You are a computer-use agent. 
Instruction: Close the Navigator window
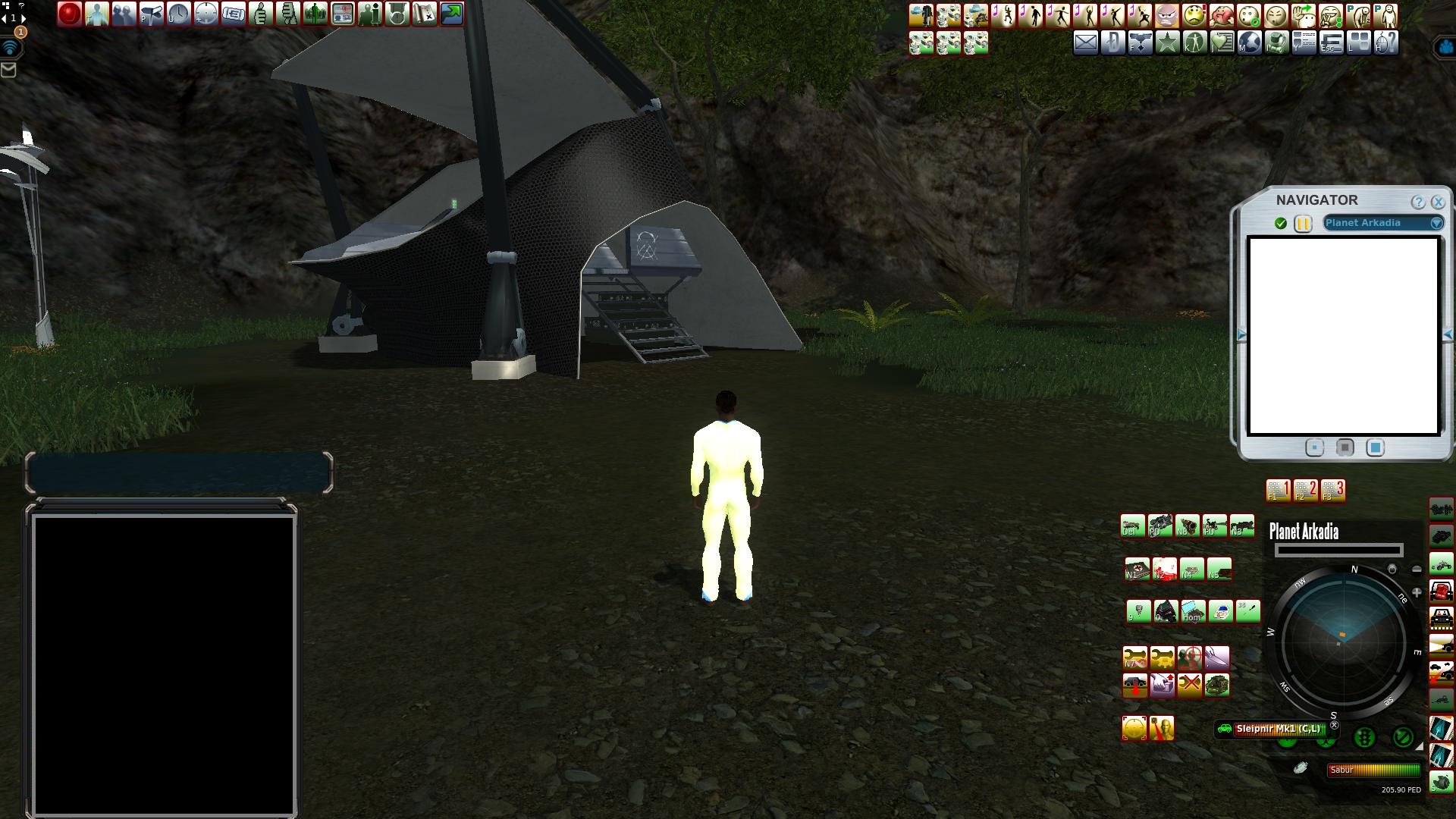[1438, 202]
